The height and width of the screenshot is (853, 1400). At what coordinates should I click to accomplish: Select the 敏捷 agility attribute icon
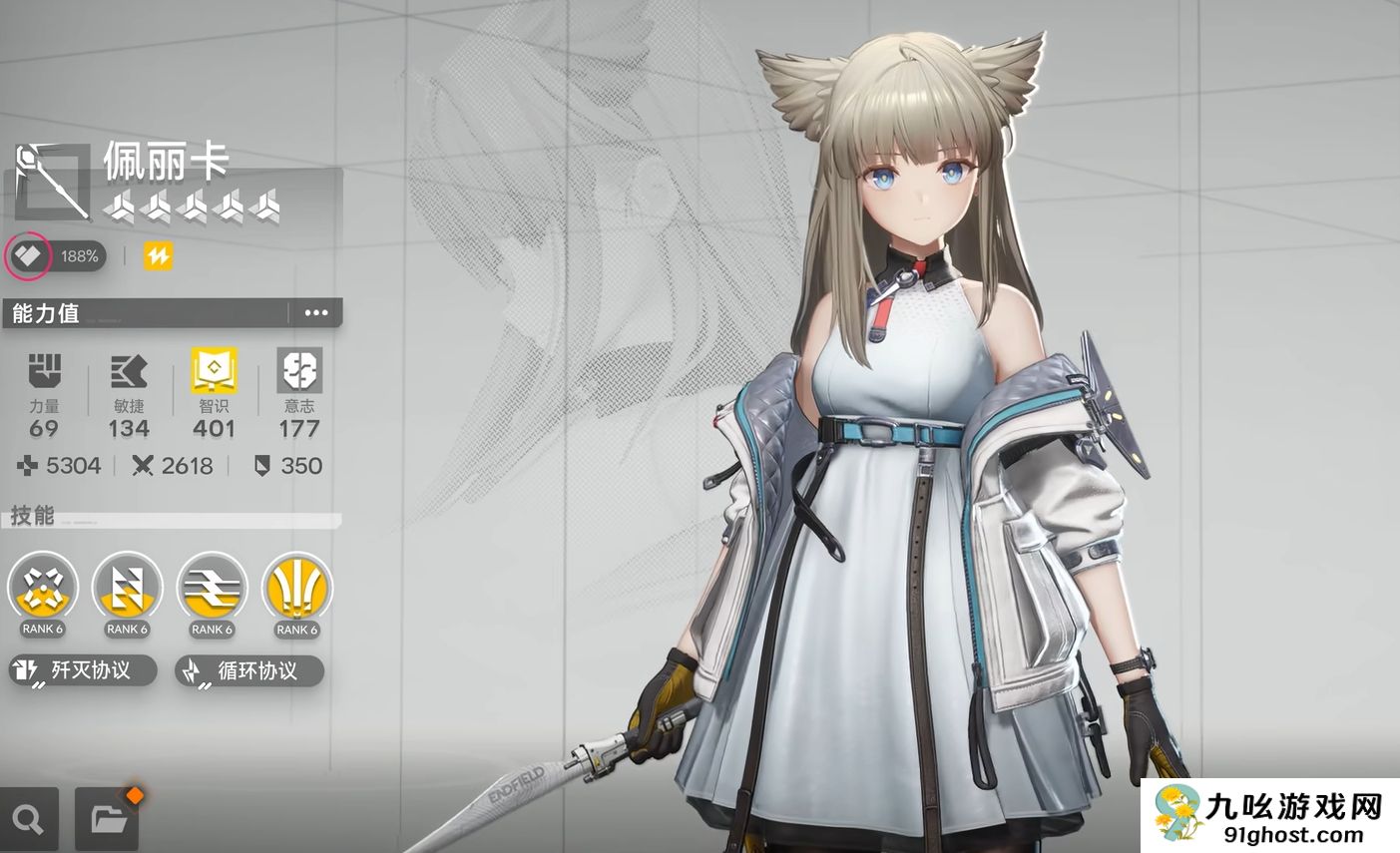point(129,371)
